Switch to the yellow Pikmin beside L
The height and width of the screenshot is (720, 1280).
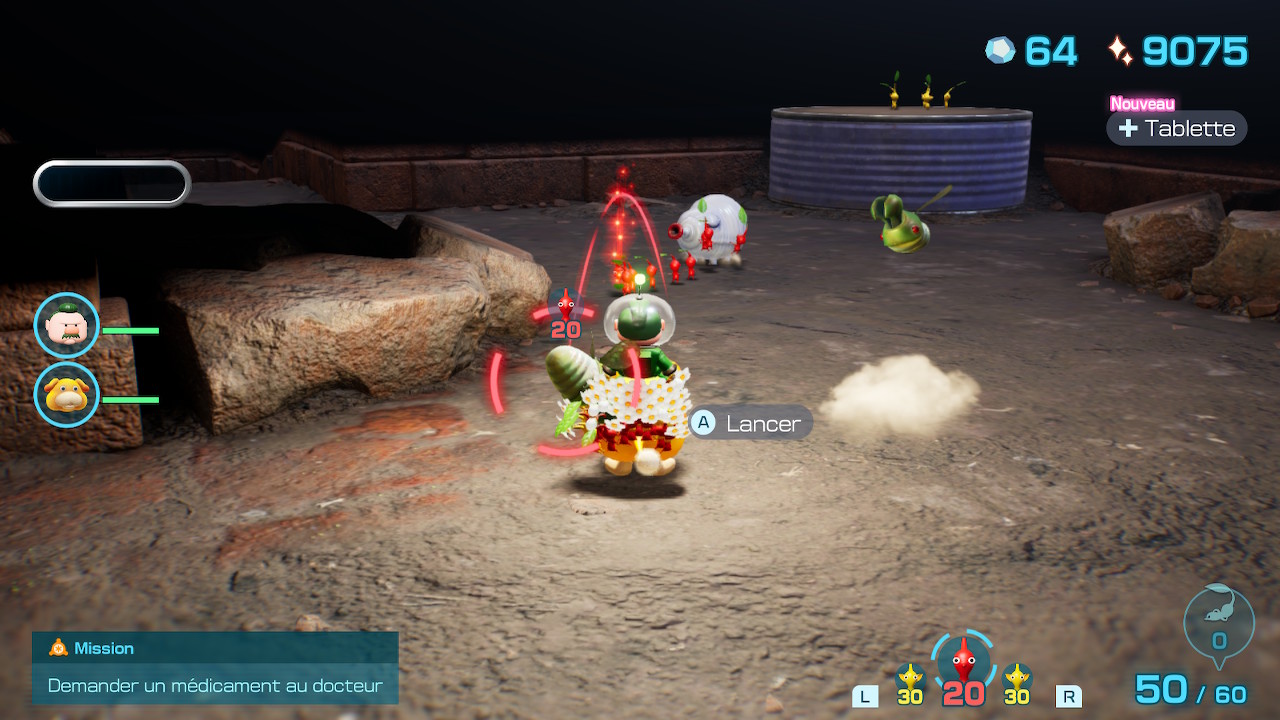coord(910,682)
